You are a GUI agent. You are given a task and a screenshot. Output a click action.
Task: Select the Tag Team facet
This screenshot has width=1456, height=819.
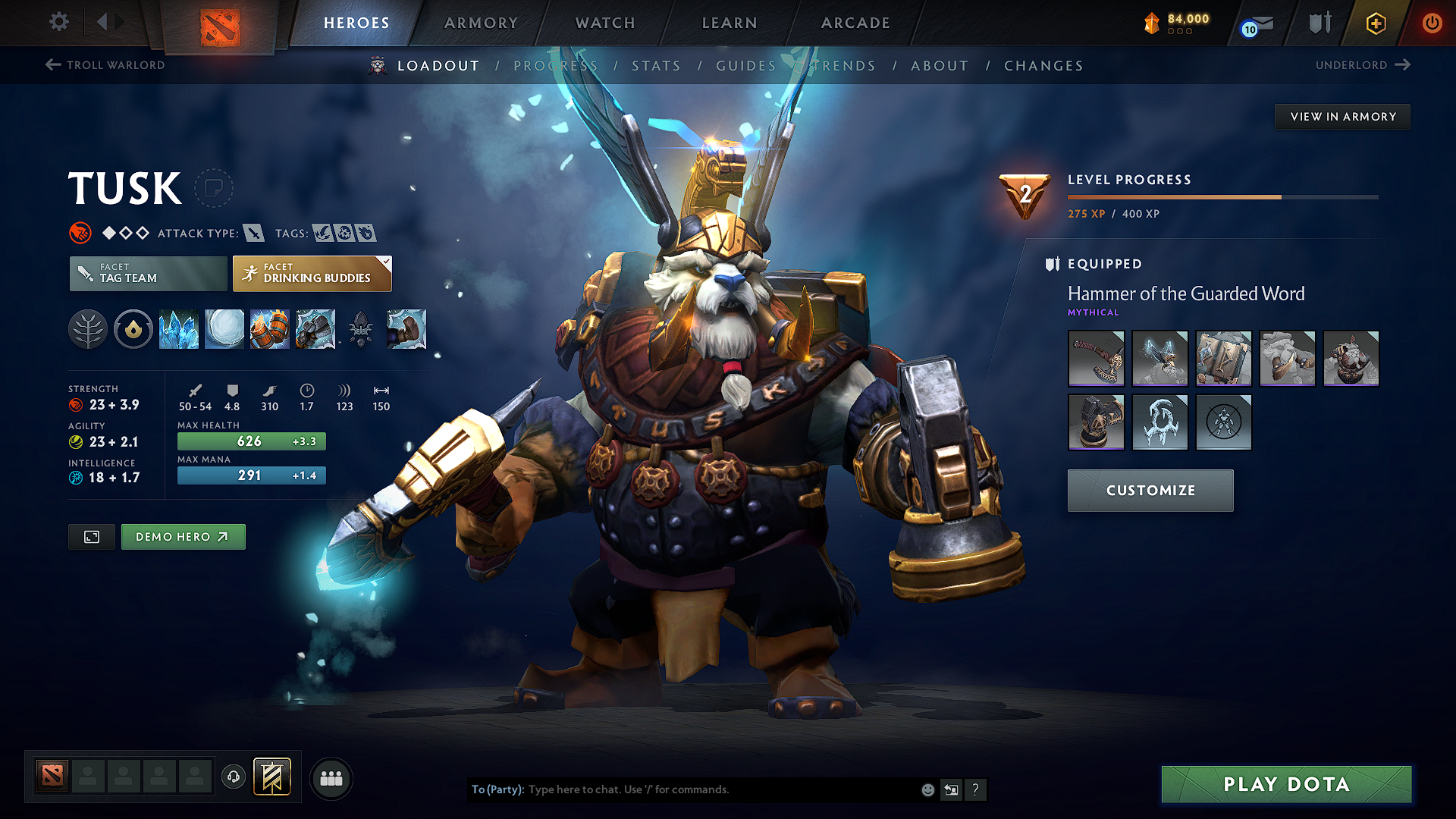pos(147,273)
